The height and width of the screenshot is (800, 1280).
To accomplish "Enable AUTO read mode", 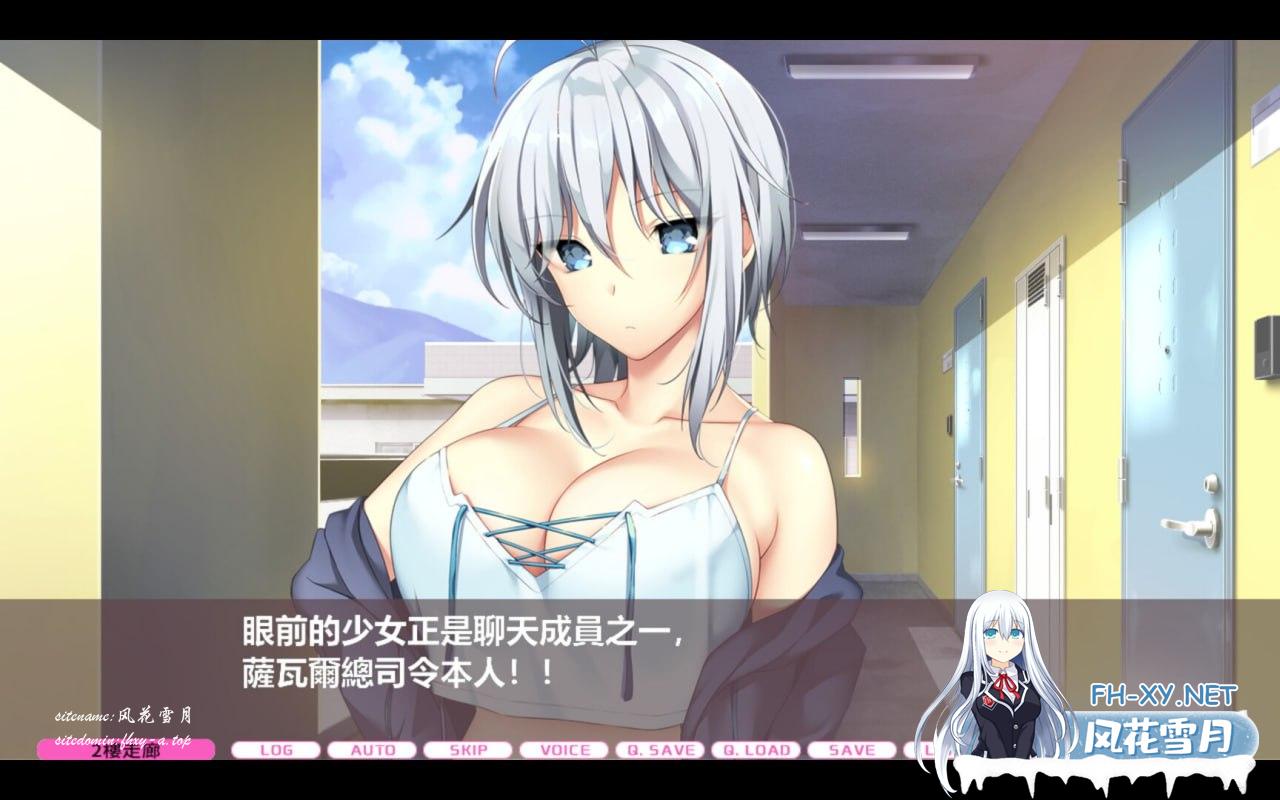I will (372, 750).
